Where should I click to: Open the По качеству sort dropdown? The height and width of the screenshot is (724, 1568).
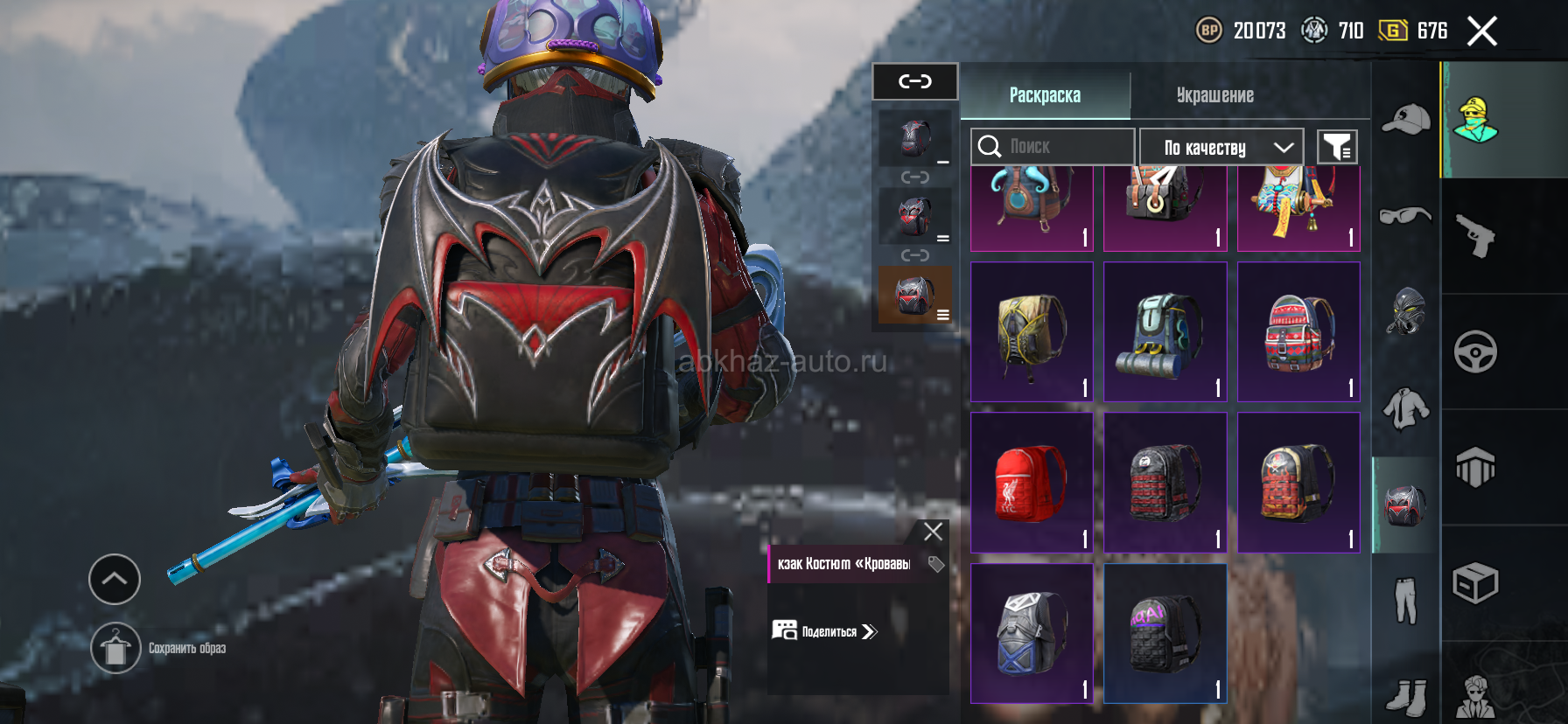pos(1221,147)
